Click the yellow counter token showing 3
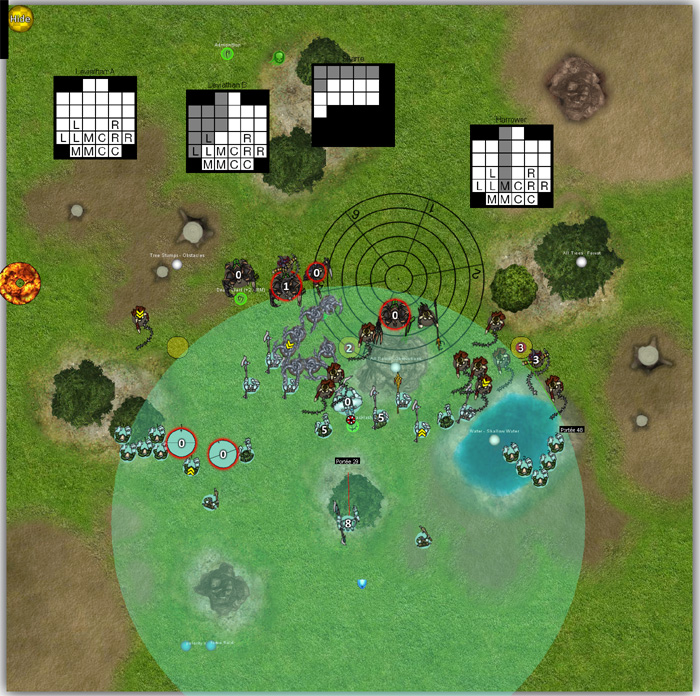The height and width of the screenshot is (696, 700). coord(520,347)
